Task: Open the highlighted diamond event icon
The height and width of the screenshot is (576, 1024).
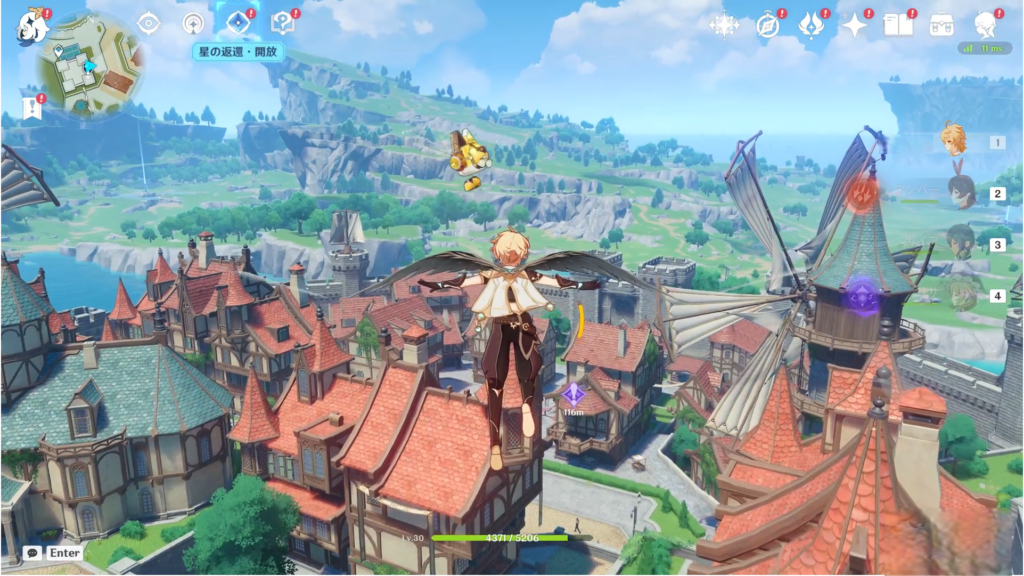Action: [238, 22]
